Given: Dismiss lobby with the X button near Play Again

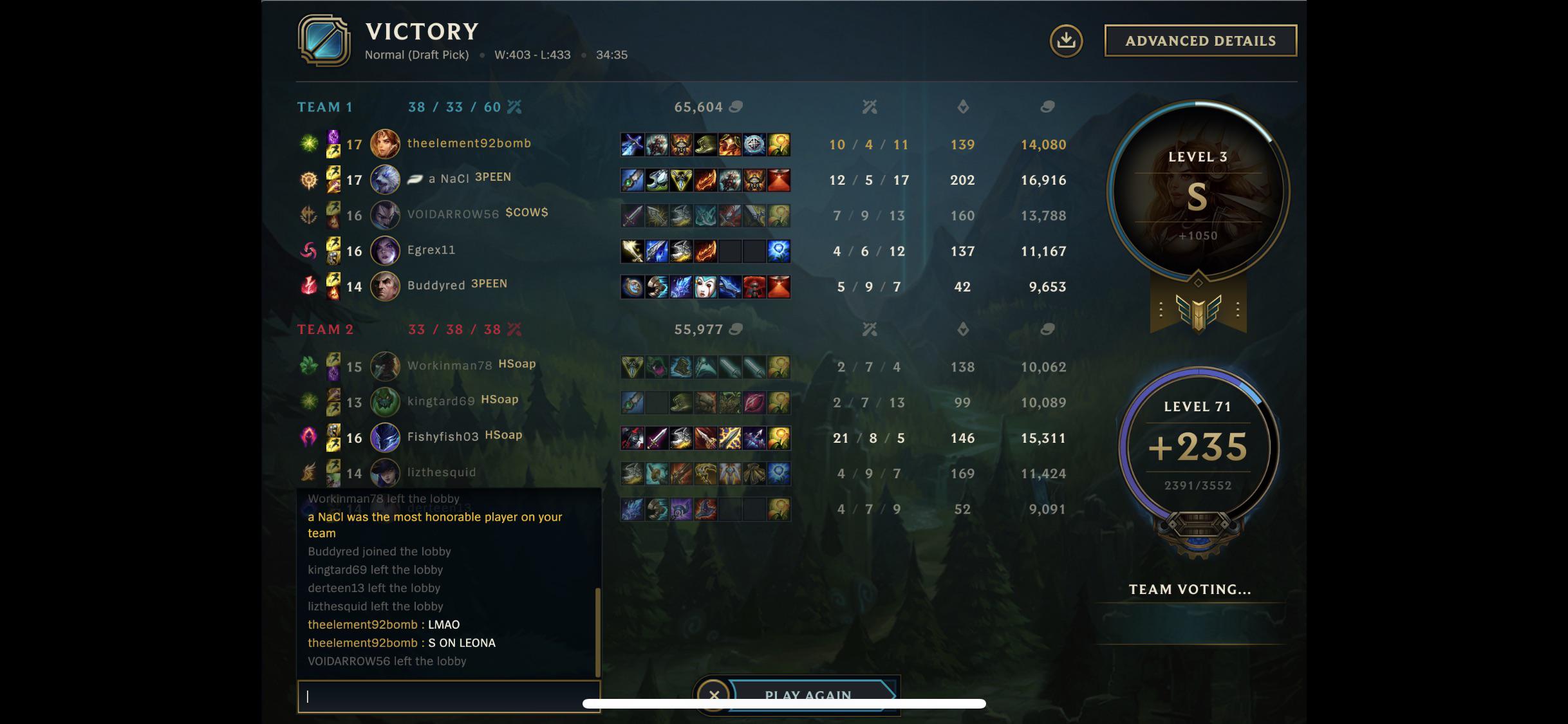Looking at the screenshot, I should (x=714, y=695).
